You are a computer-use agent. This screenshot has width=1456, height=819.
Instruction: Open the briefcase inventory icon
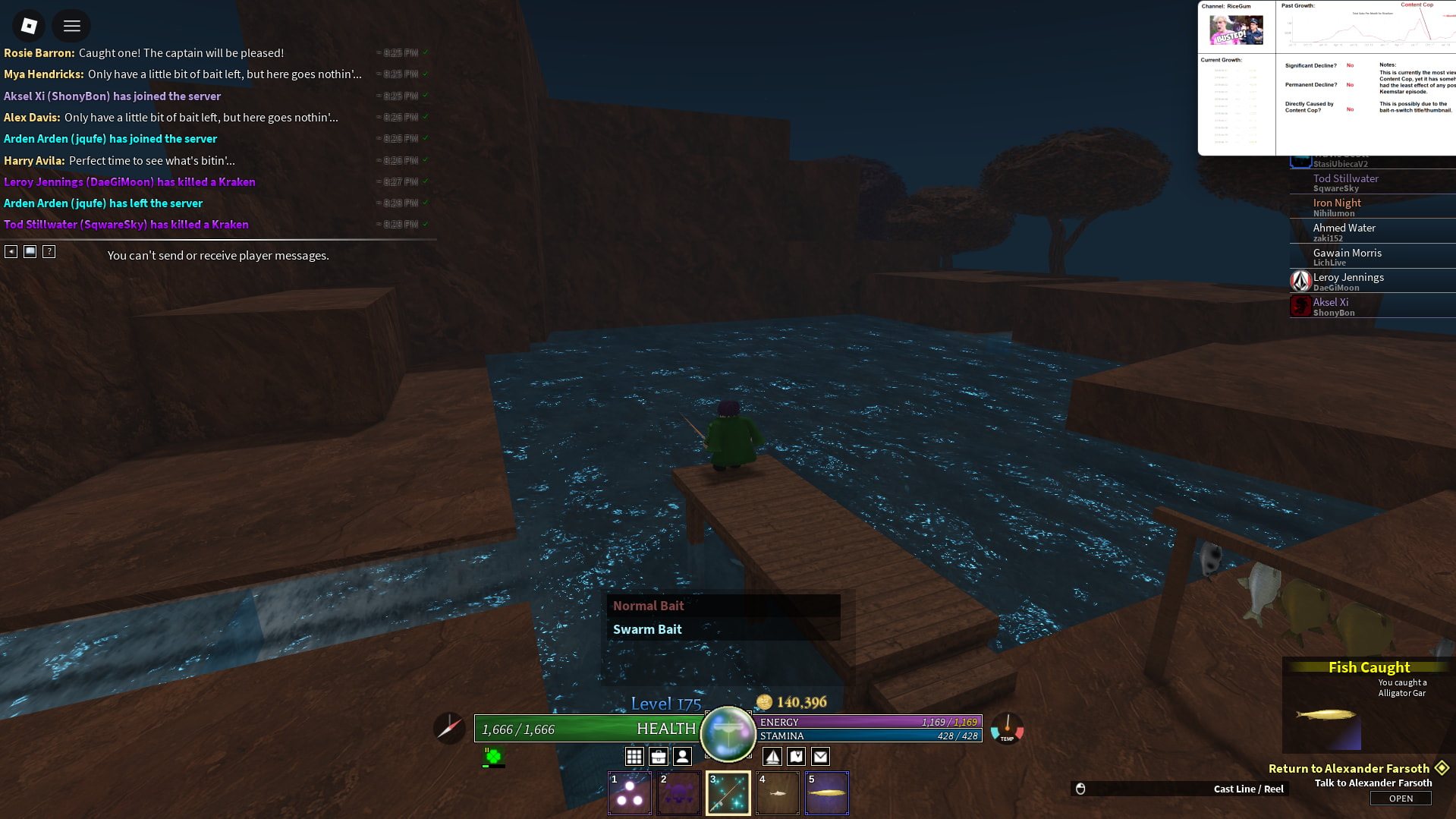pos(659,756)
